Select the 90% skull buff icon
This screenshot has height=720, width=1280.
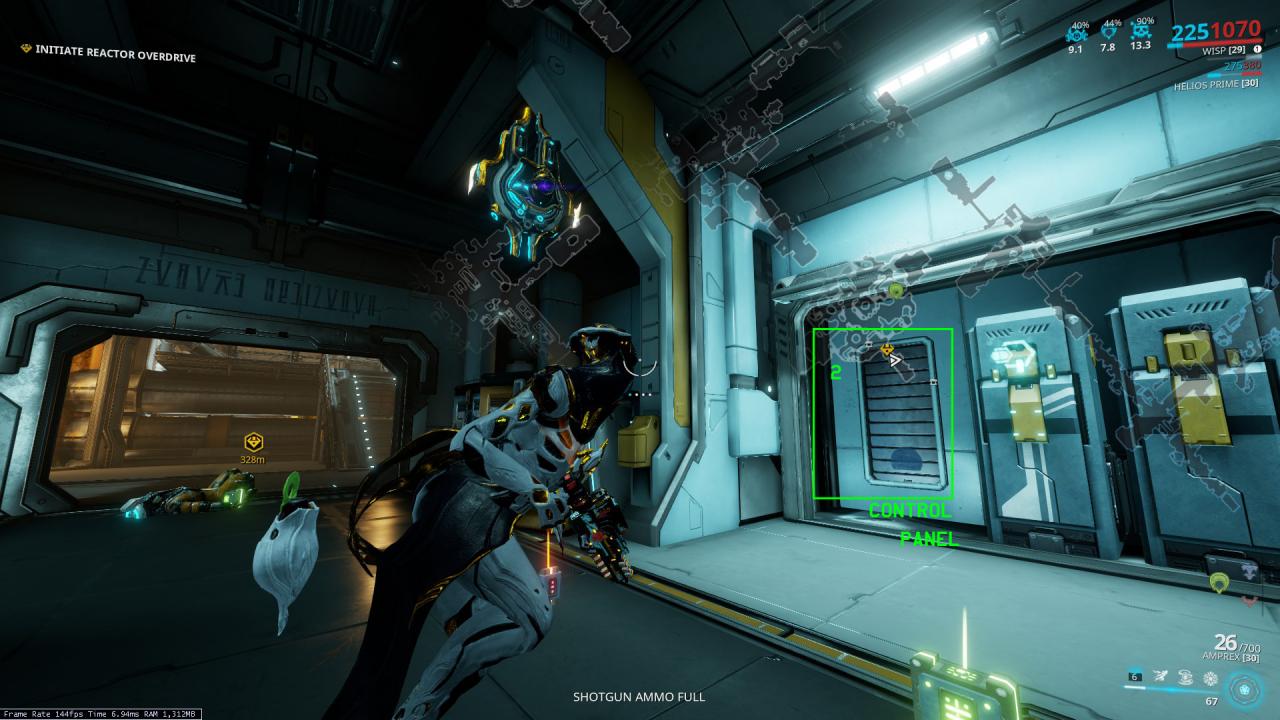coord(1140,32)
